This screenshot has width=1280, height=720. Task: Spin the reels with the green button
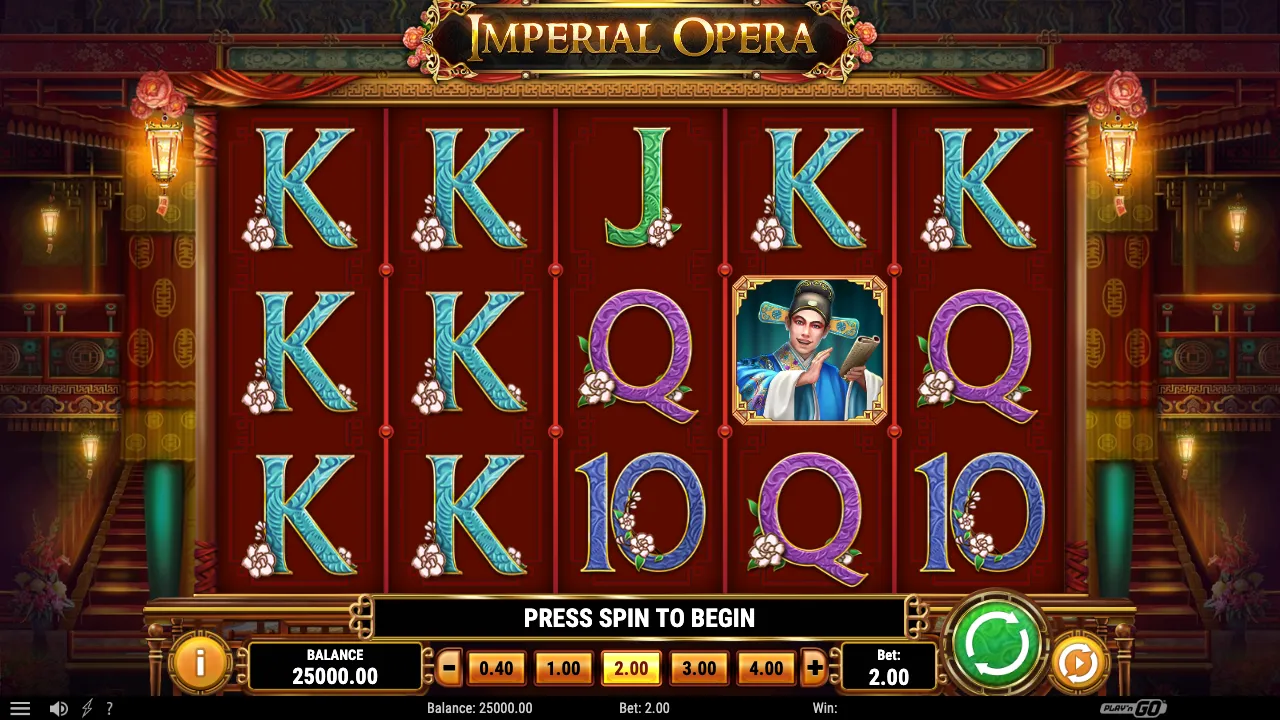pos(997,645)
